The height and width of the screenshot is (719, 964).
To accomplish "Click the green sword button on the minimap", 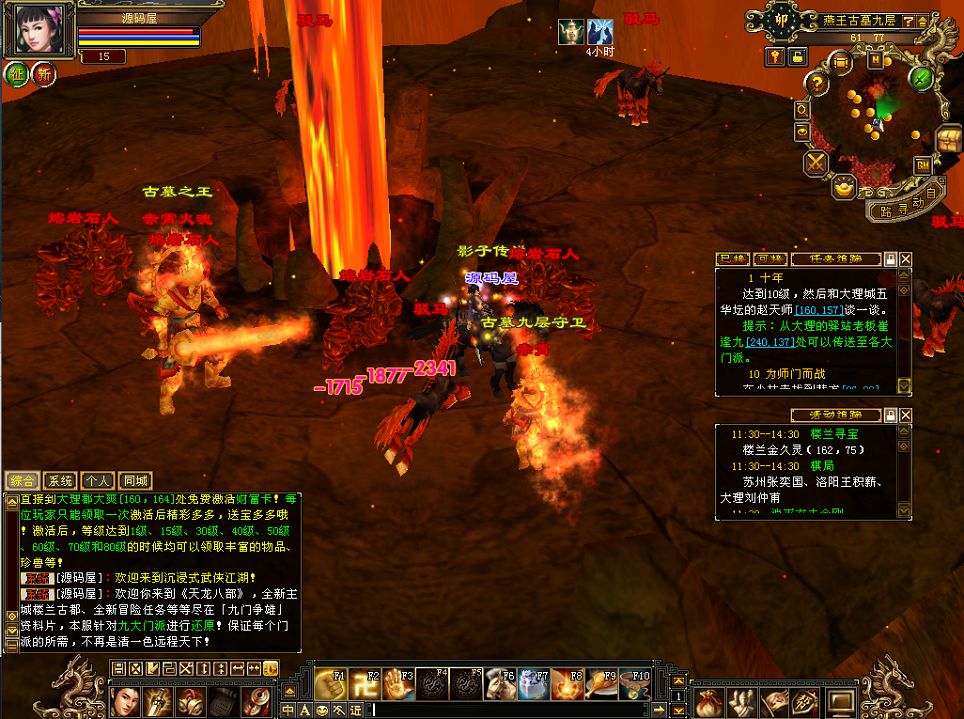I will 922,79.
